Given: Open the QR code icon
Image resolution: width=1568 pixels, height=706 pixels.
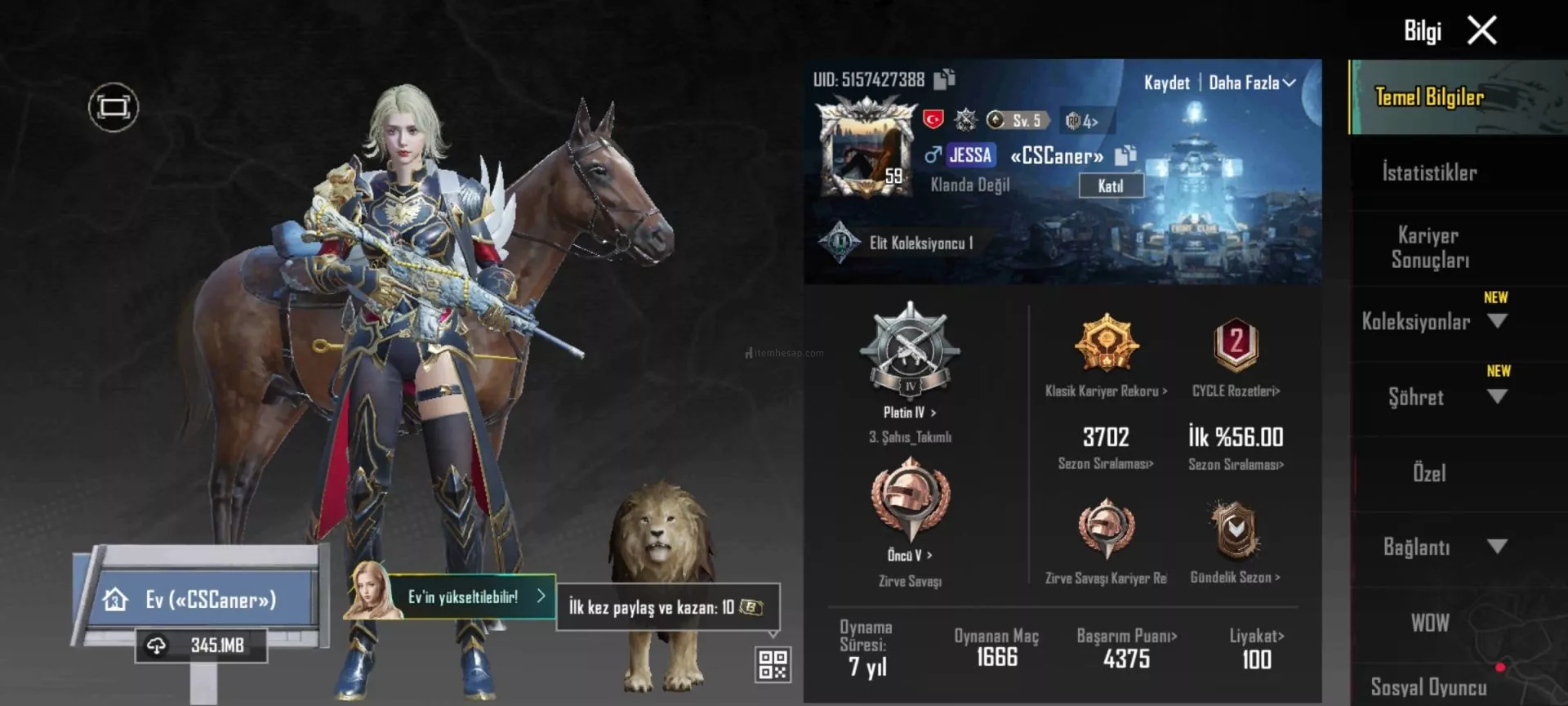Looking at the screenshot, I should [772, 665].
